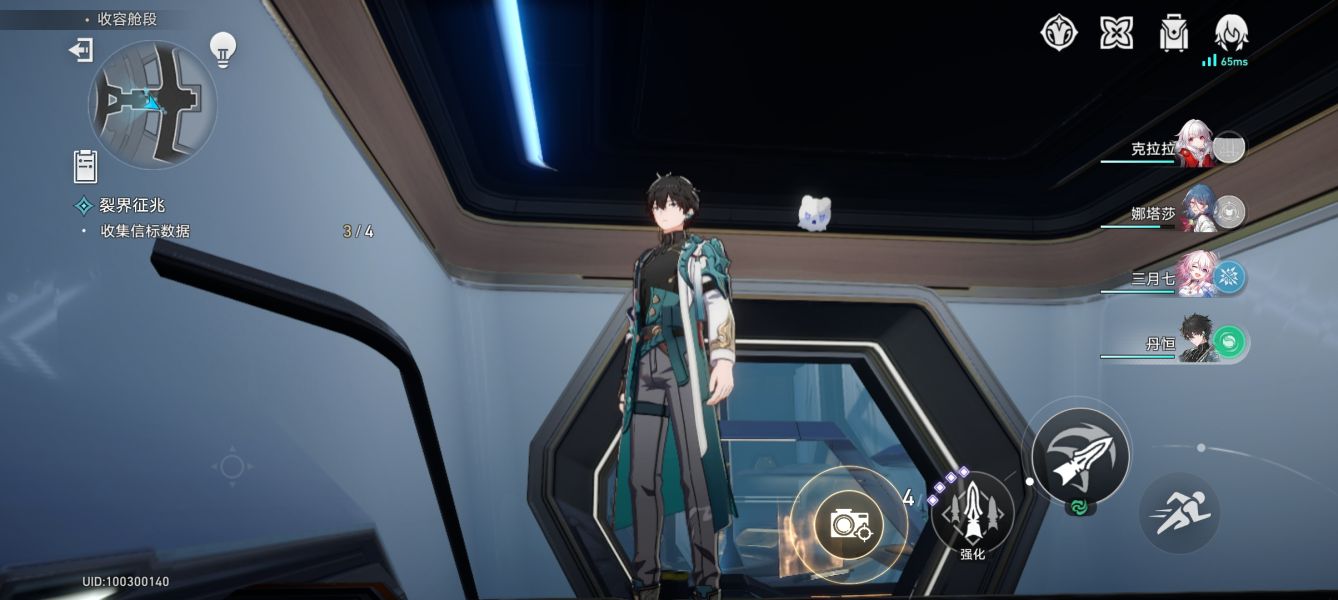
Task: Tap the exit door icon
Action: pyautogui.click(x=81, y=50)
